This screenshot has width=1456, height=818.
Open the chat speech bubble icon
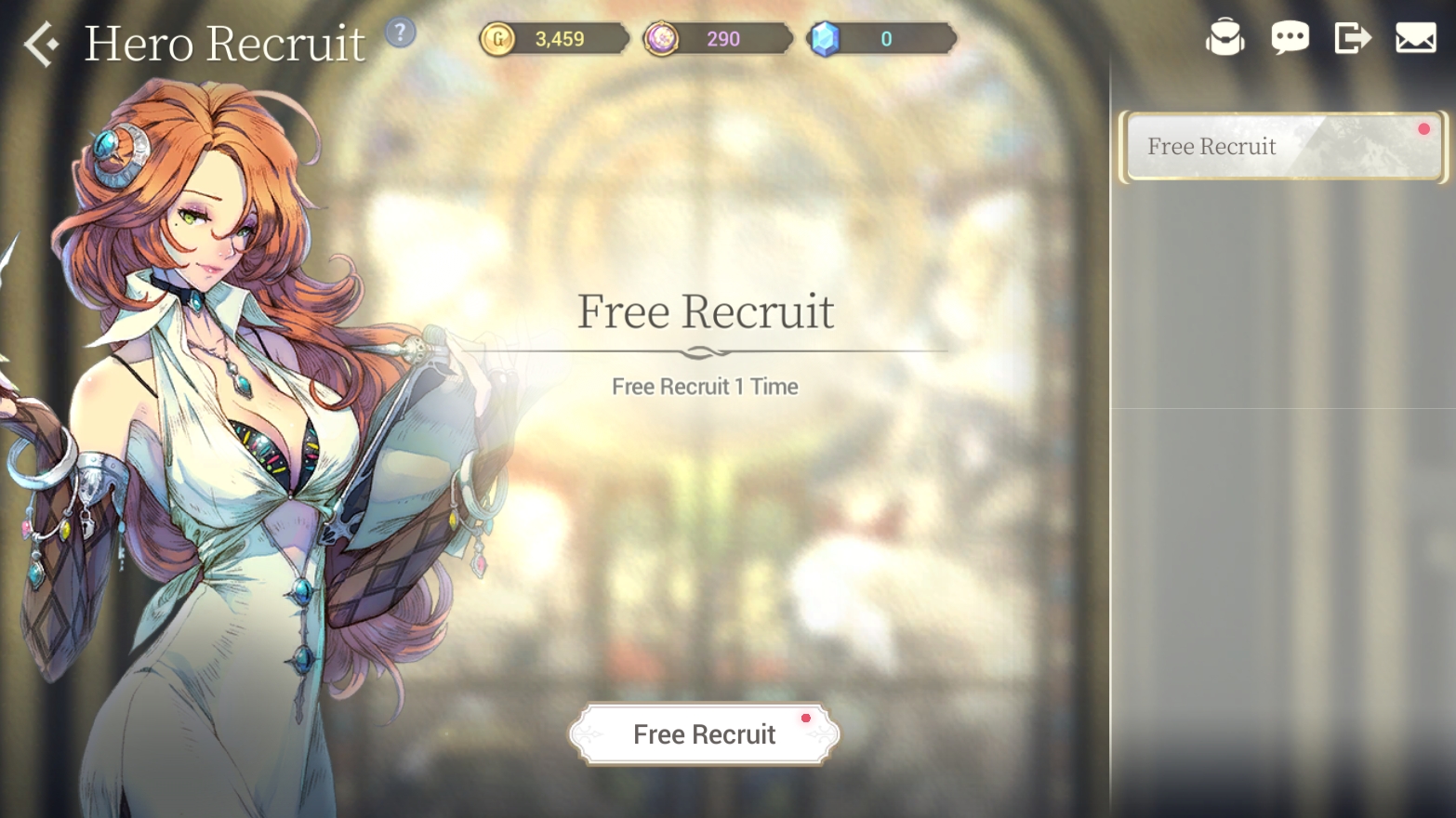click(1290, 38)
